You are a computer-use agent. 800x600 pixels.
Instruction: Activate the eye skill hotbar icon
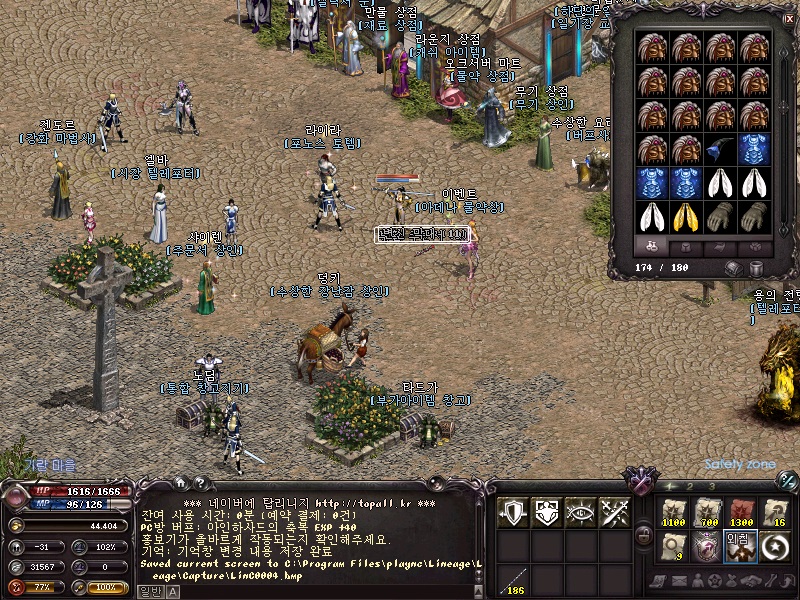581,512
